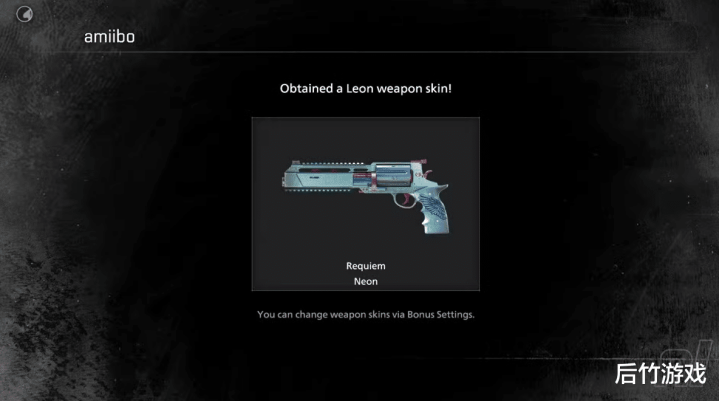Image resolution: width=719 pixels, height=401 pixels.
Task: Select the Requiem Neon weapon skin panel
Action: click(365, 204)
